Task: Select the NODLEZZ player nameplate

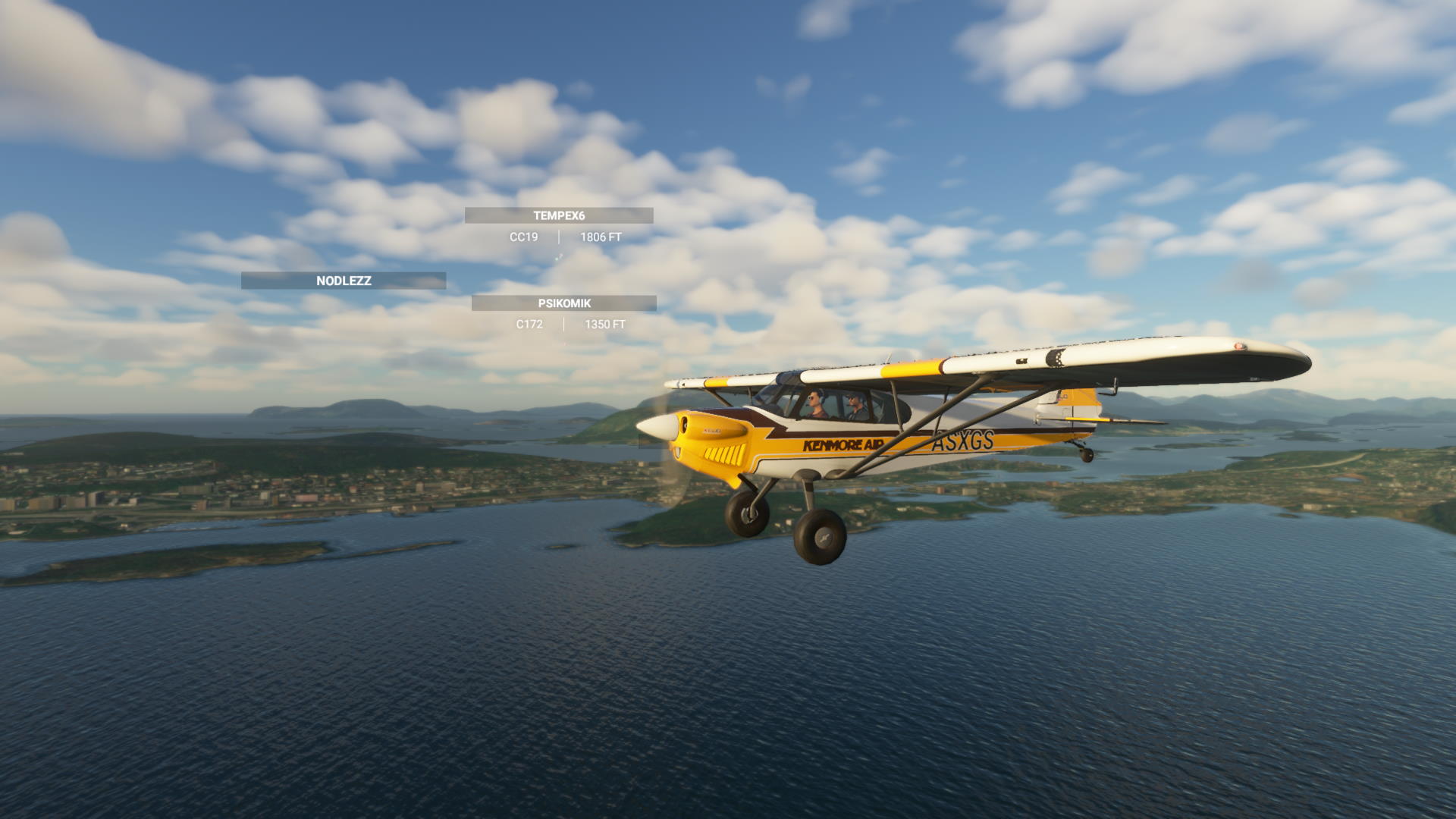Action: [x=344, y=281]
